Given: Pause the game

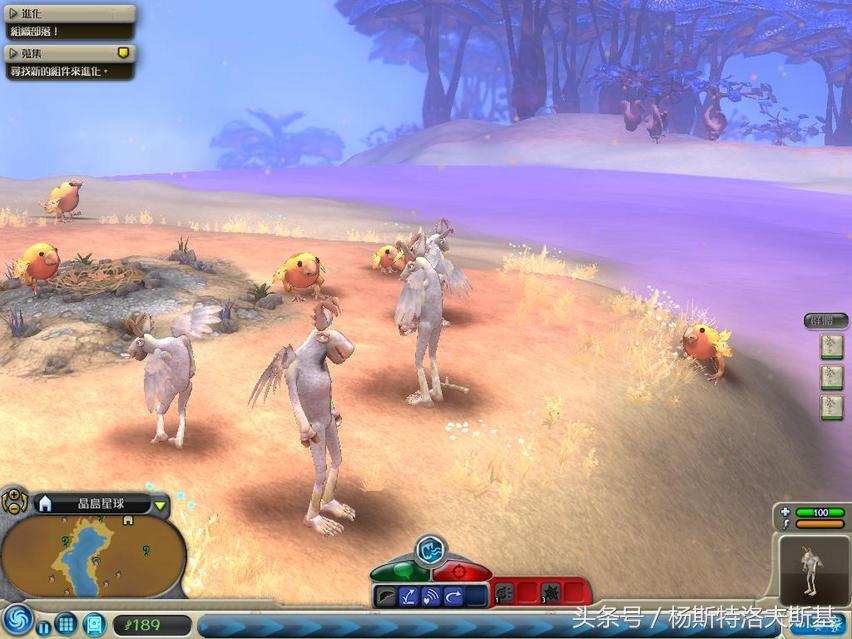Looking at the screenshot, I should 44,626.
